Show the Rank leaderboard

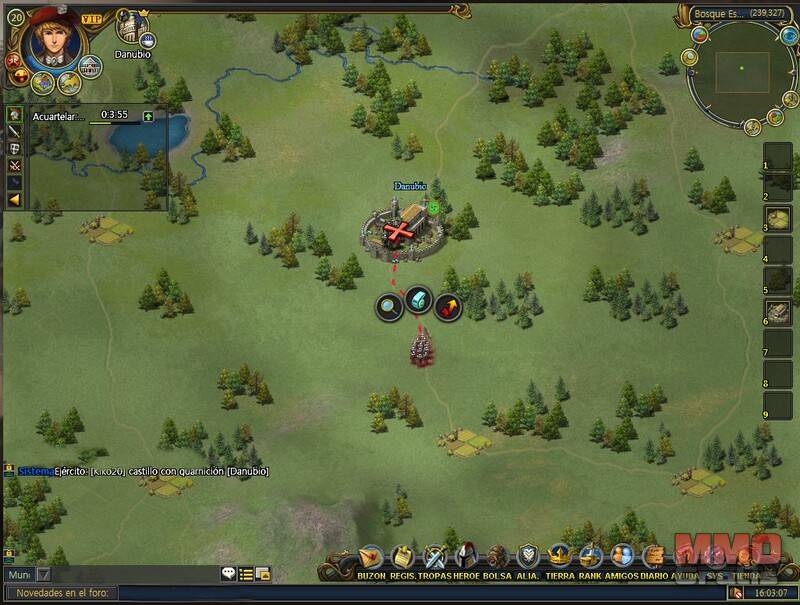pos(591,556)
